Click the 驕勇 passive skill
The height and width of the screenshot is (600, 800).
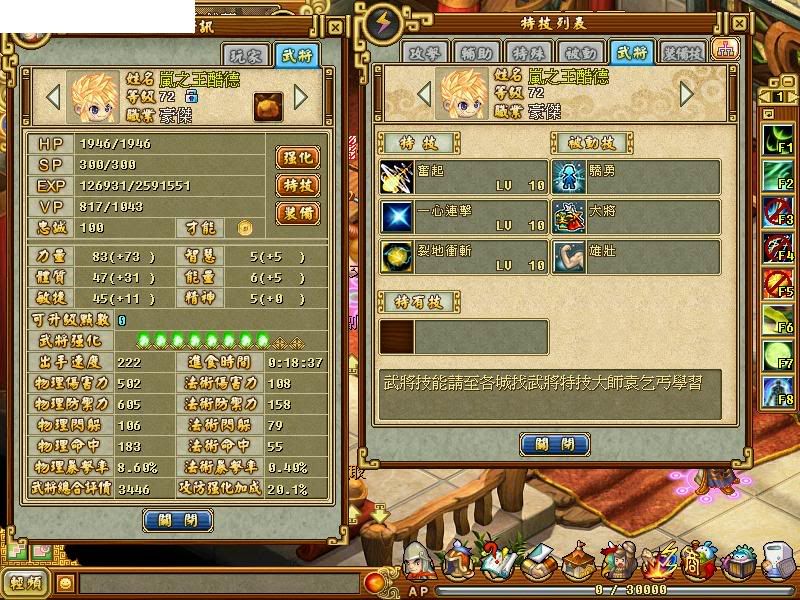tap(636, 177)
